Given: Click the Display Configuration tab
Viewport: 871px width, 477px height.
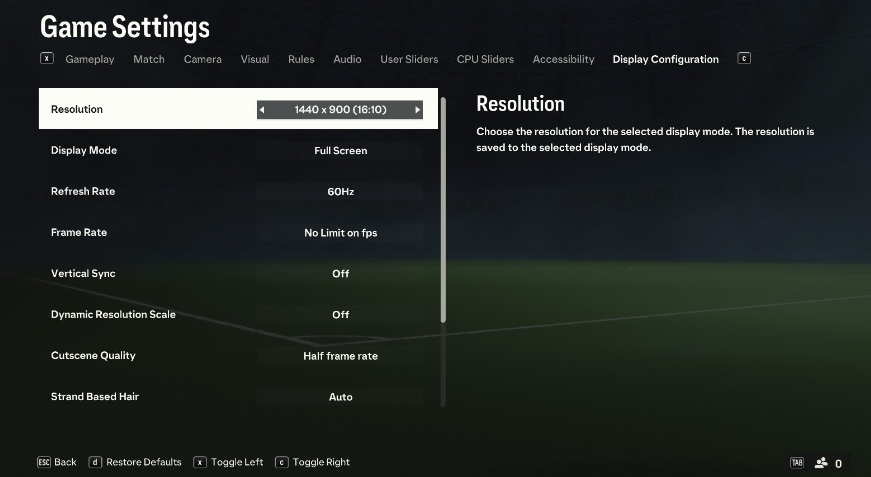Looking at the screenshot, I should tap(665, 59).
